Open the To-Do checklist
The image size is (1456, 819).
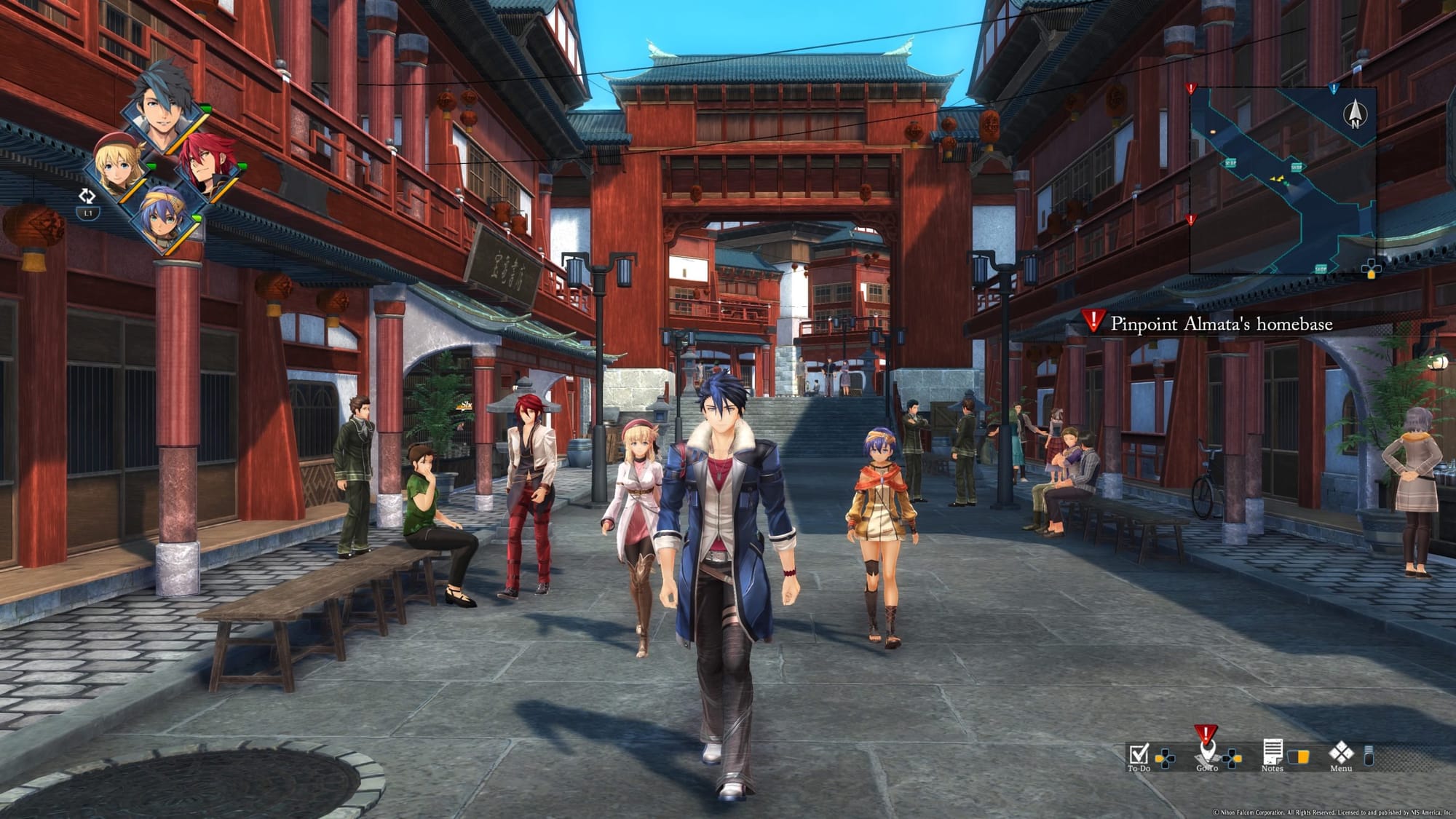1138,754
